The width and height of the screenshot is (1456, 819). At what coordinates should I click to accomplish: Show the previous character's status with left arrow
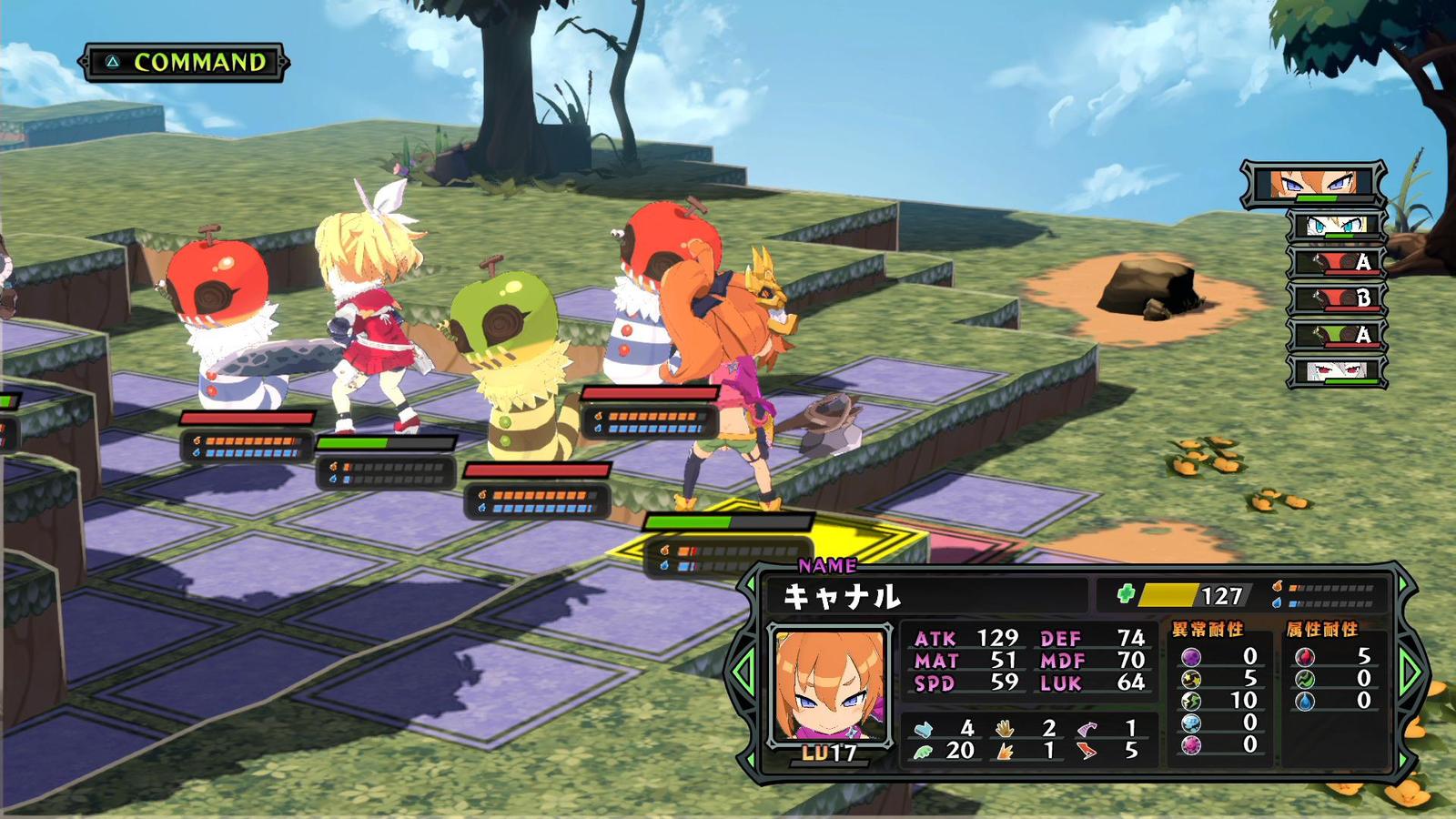pos(743,672)
